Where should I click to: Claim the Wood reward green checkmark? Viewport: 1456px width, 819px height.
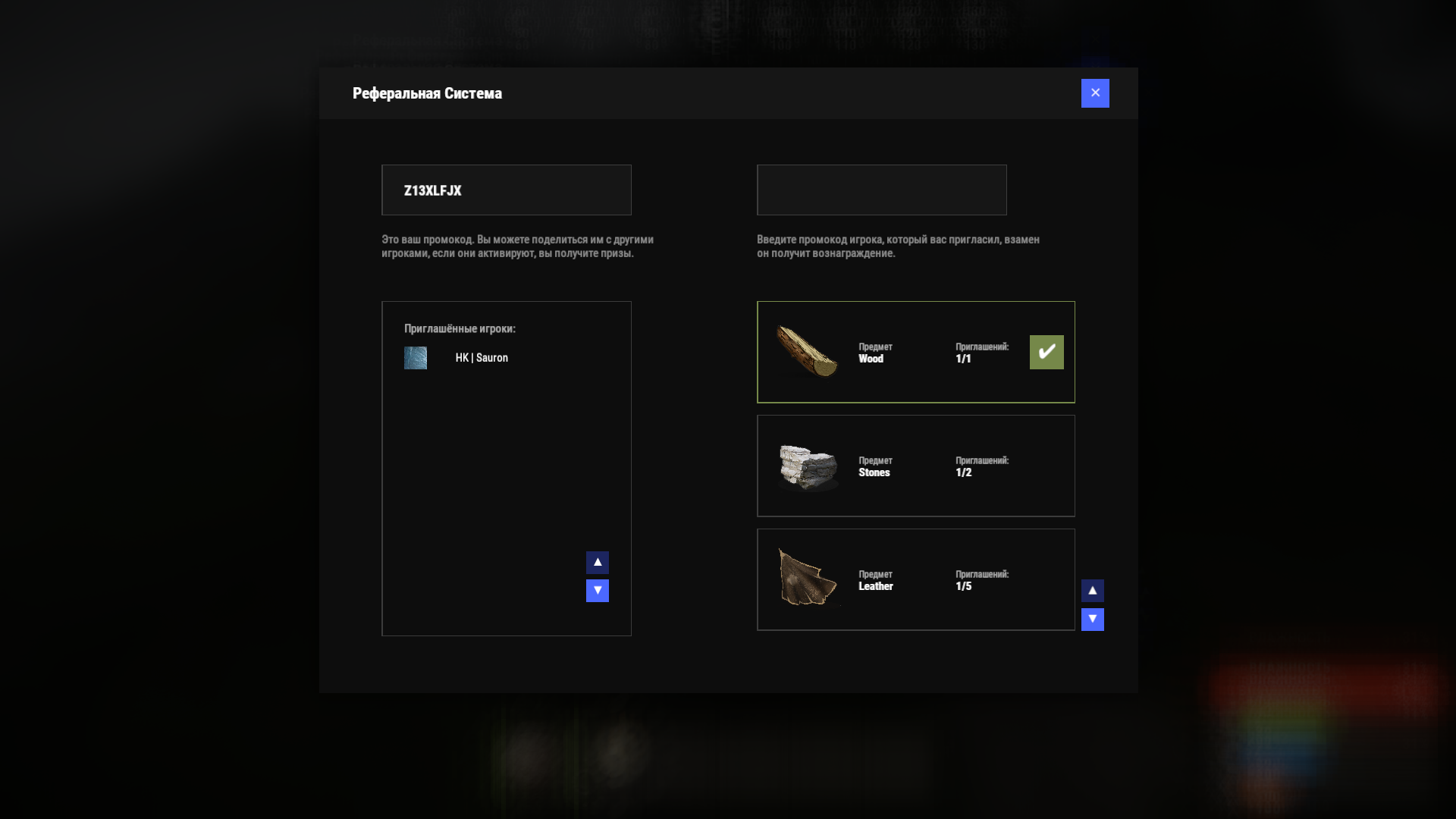[x=1046, y=353]
